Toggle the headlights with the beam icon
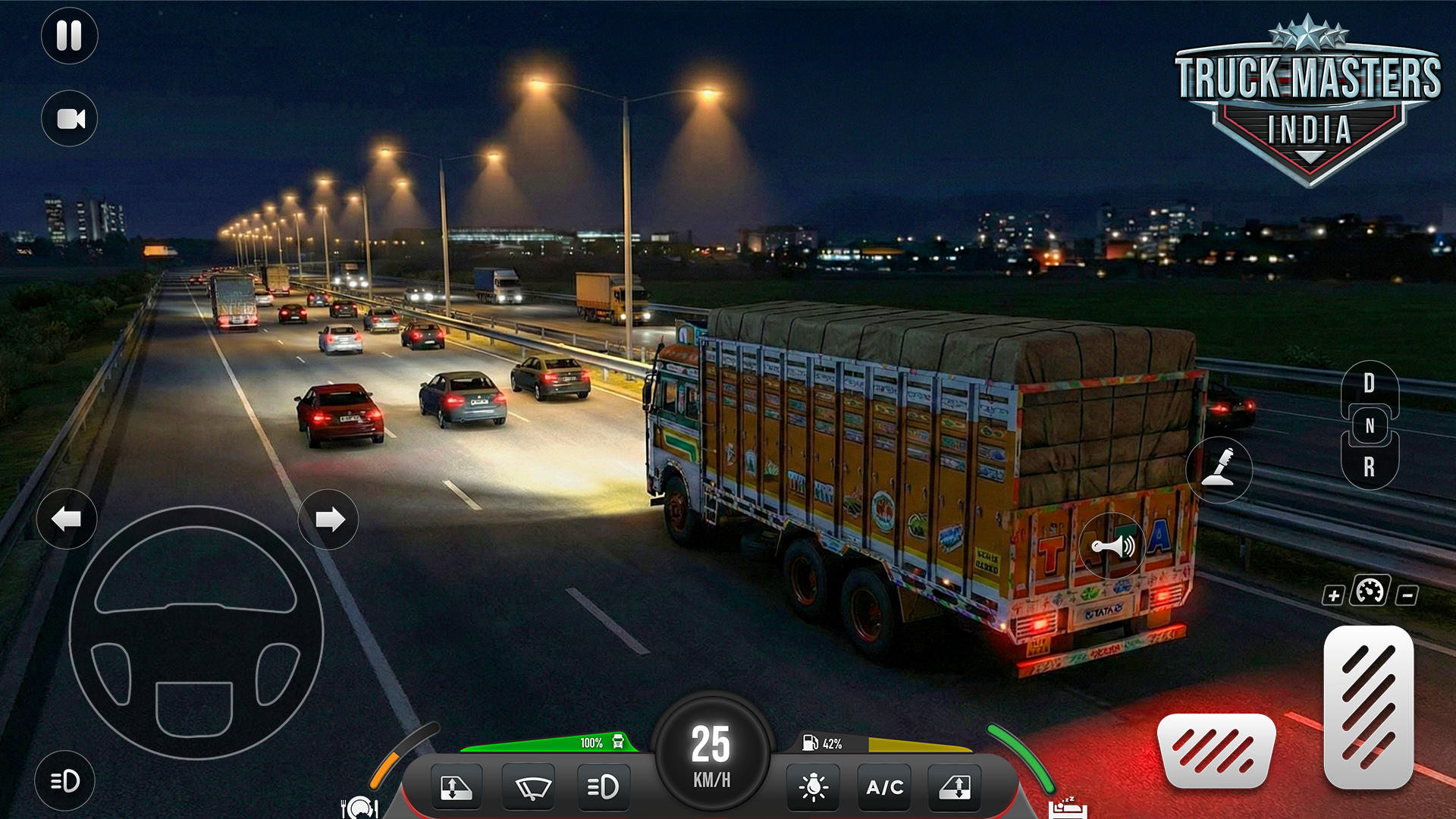 pos(603,787)
